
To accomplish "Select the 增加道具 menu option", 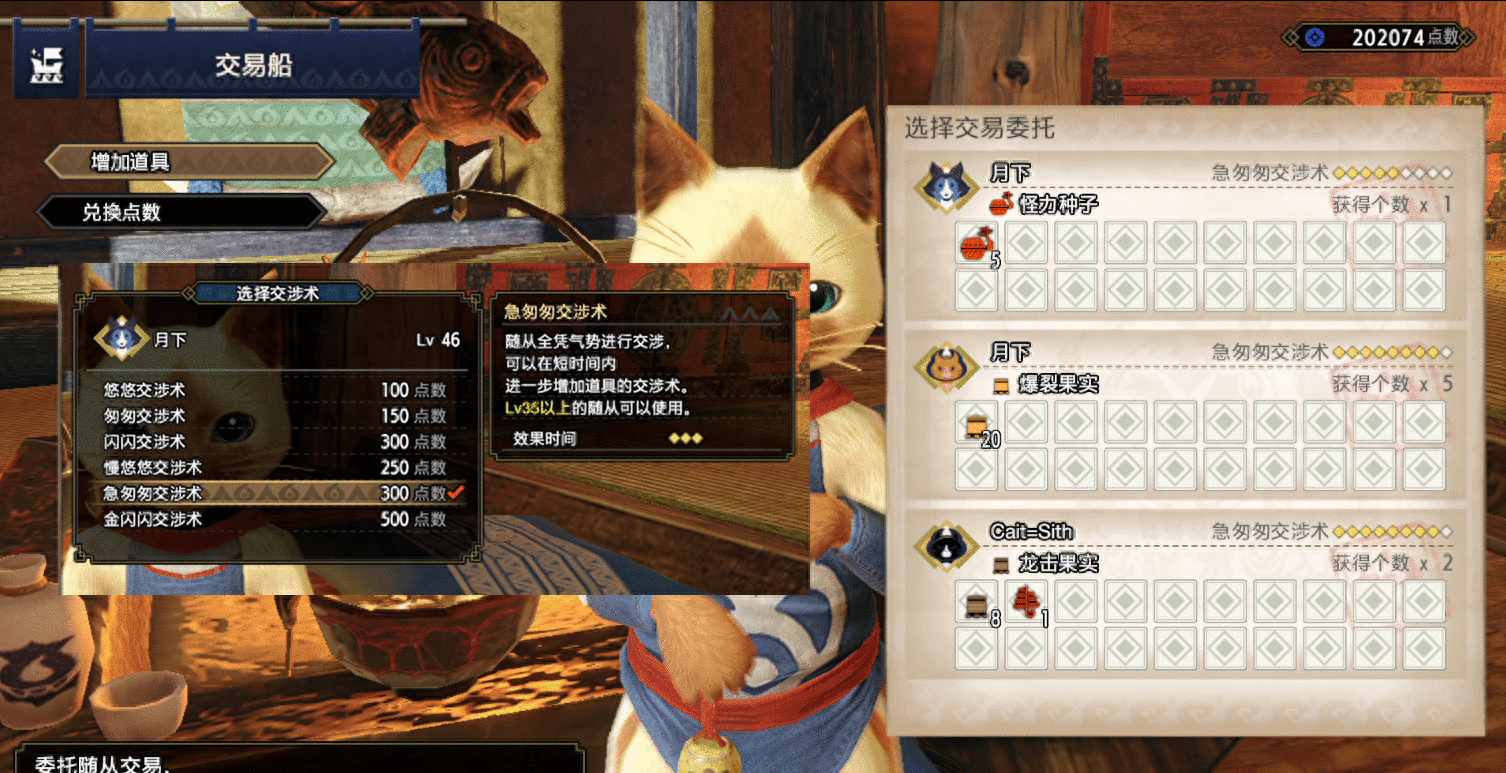I will tap(190, 162).
